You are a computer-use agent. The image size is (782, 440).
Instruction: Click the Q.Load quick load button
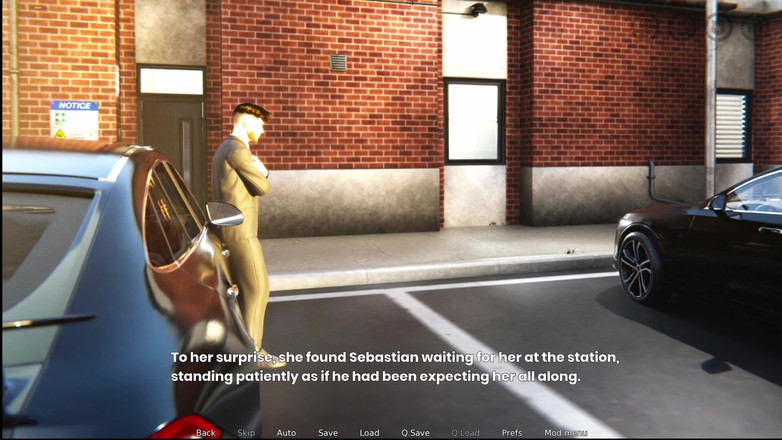pos(465,433)
